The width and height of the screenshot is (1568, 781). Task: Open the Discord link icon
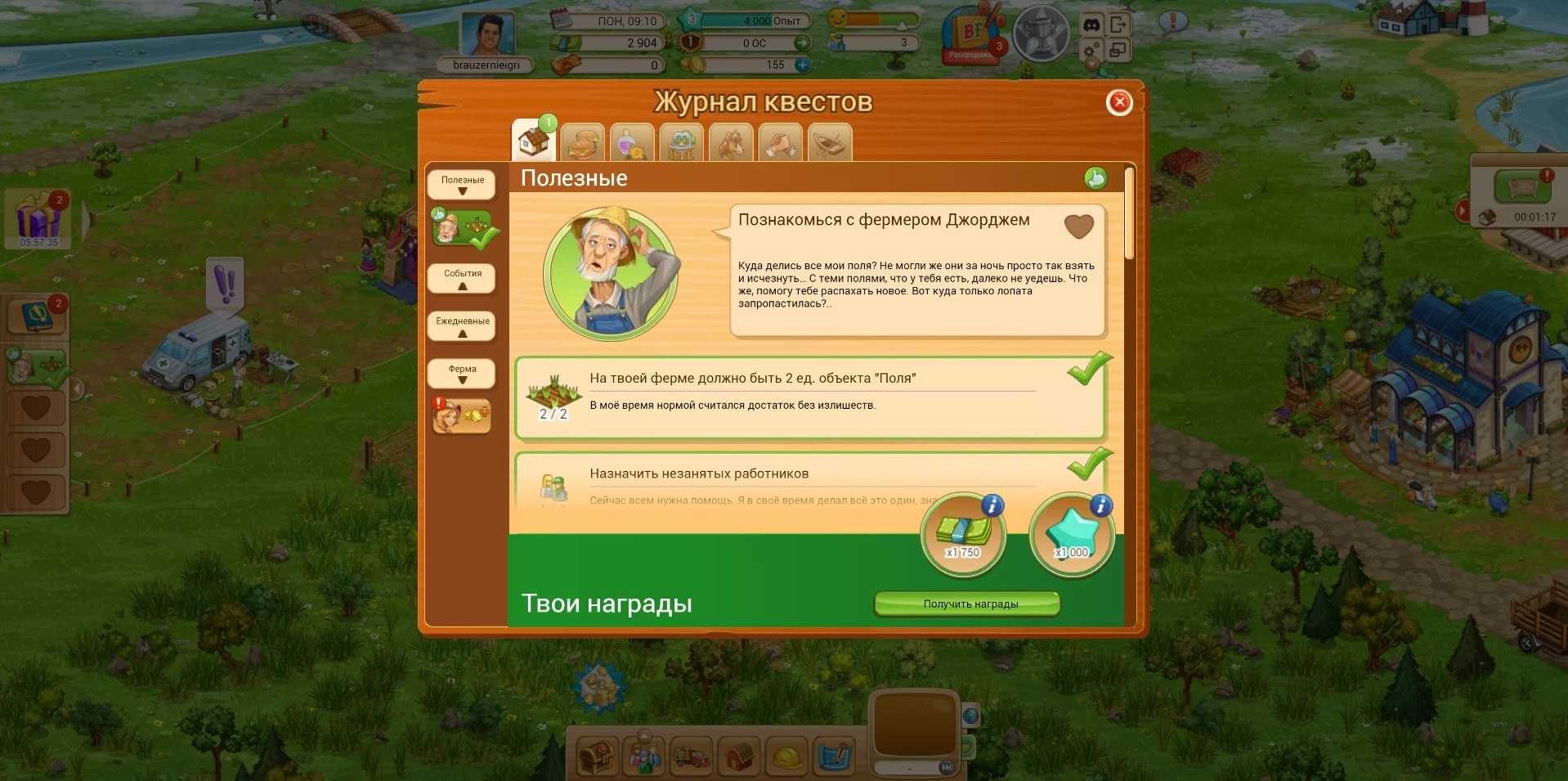click(x=1091, y=25)
